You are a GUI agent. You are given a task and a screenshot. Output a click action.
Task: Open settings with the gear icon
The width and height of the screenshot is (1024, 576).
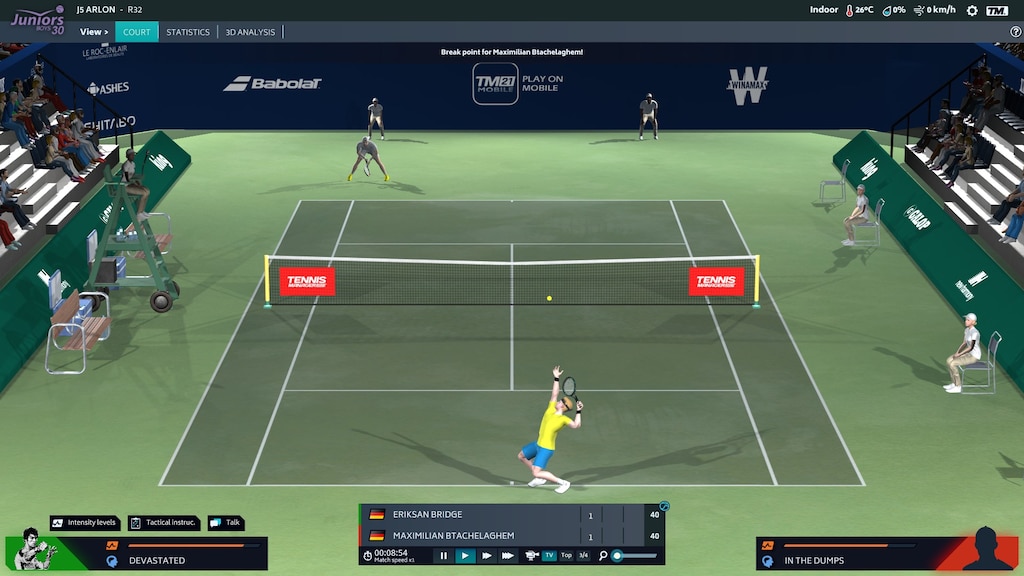pos(972,11)
